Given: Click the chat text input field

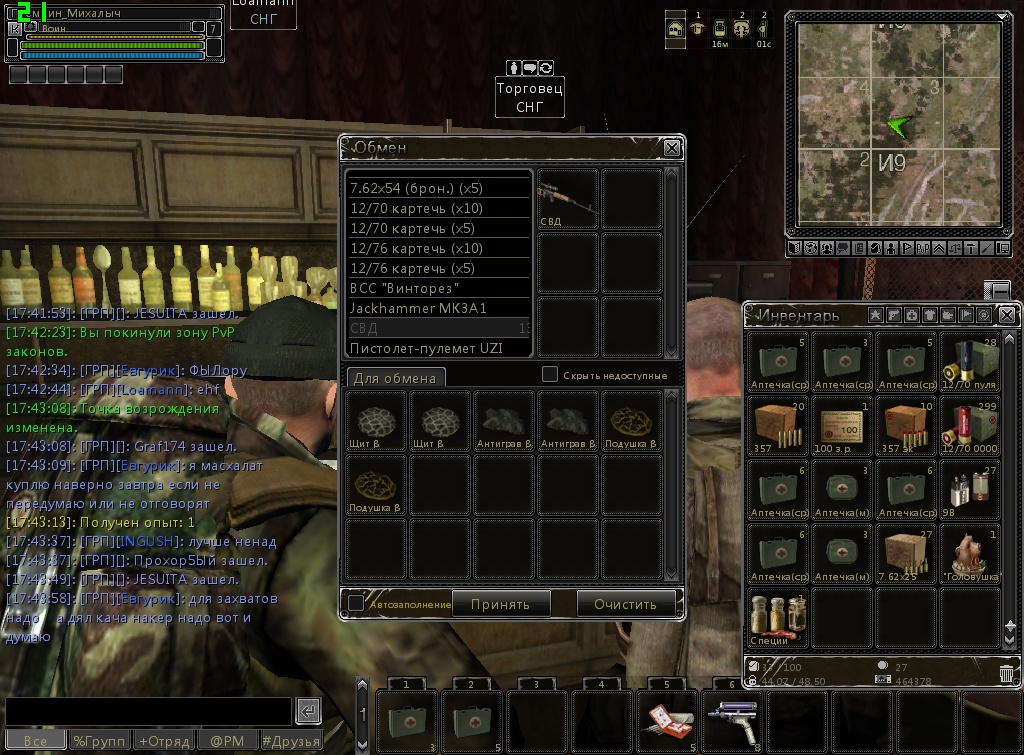Looking at the screenshot, I should [148, 711].
